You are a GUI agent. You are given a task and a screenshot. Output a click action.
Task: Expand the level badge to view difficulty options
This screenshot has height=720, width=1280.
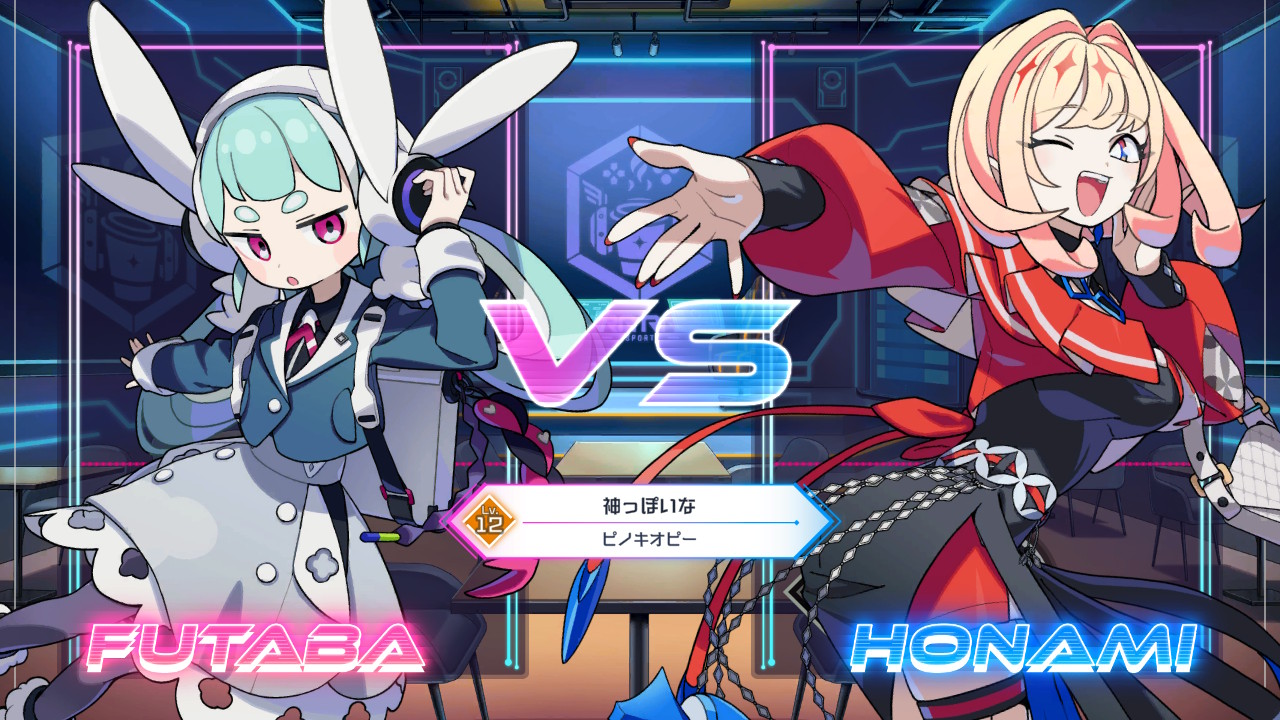coord(489,519)
